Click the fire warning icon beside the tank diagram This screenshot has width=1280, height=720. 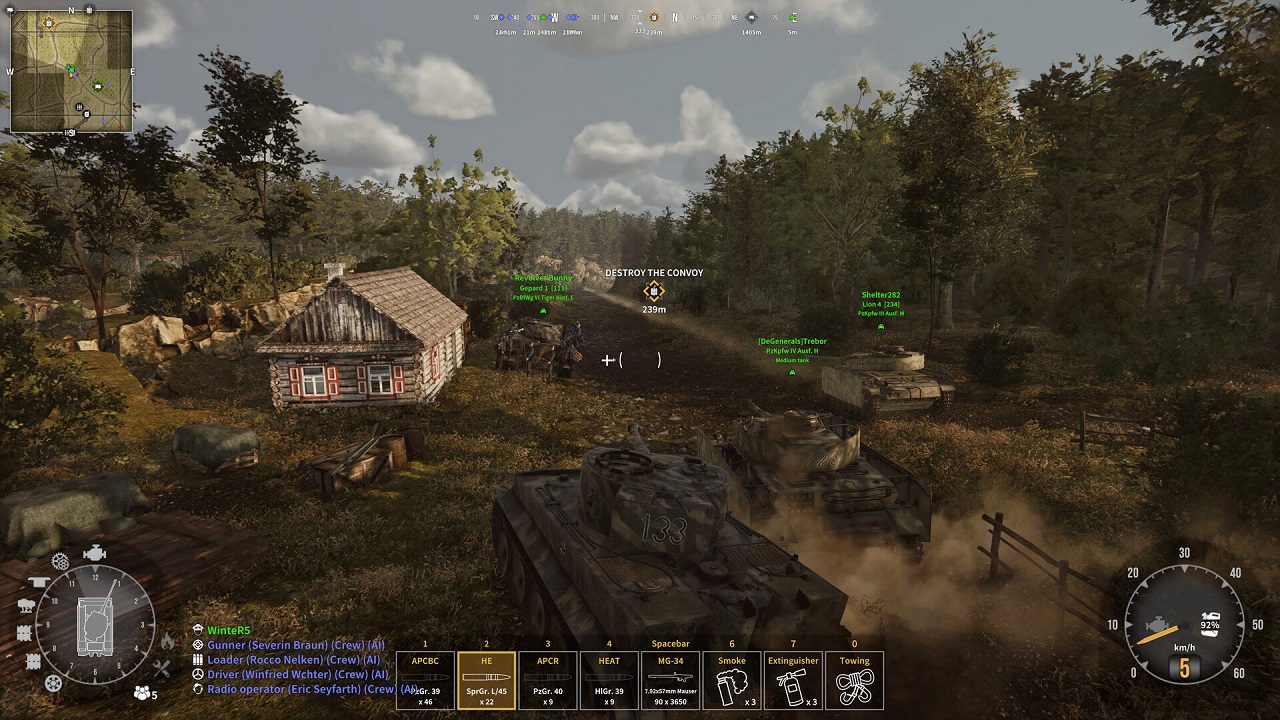(168, 641)
